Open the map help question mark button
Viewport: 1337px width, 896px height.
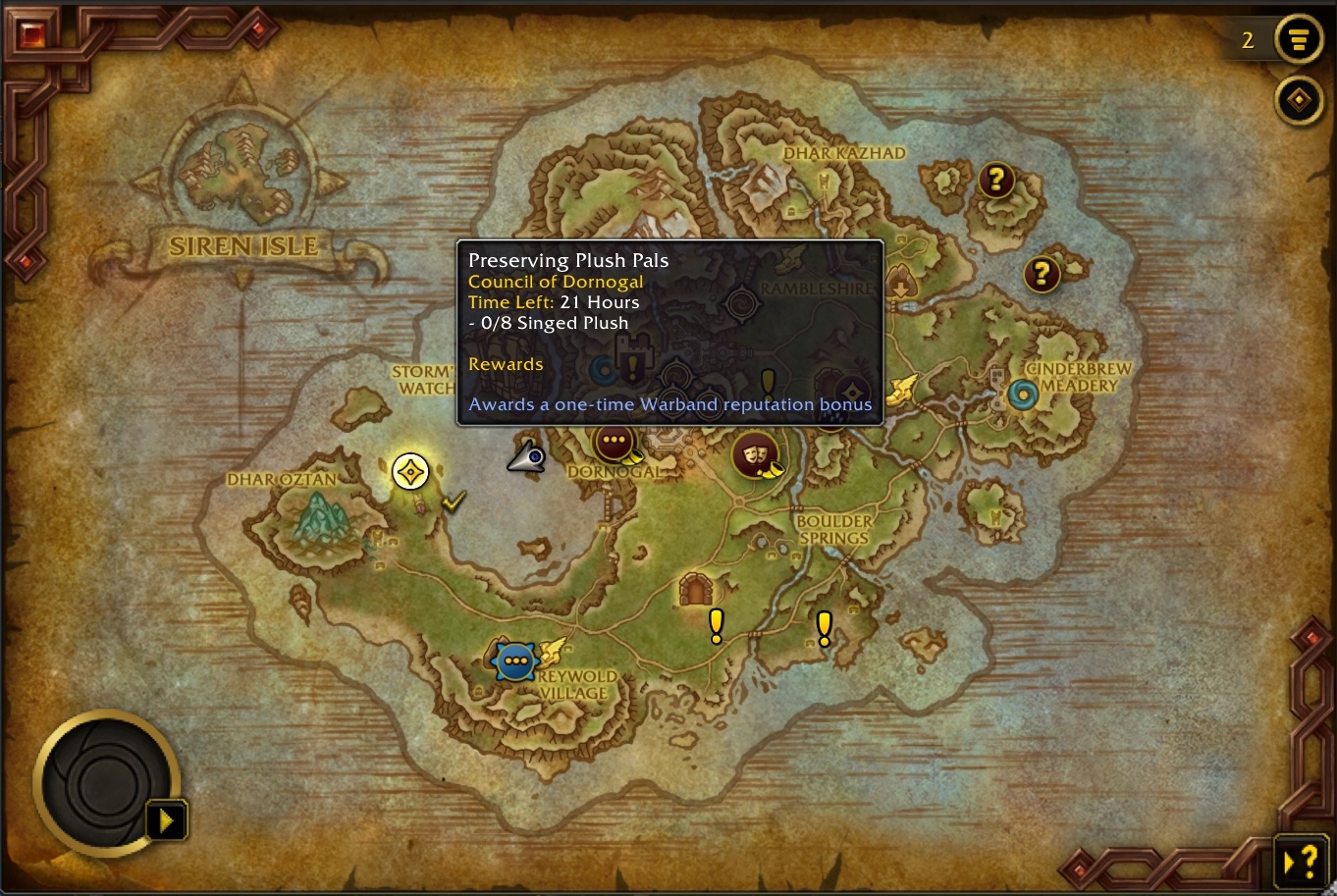click(x=1302, y=863)
